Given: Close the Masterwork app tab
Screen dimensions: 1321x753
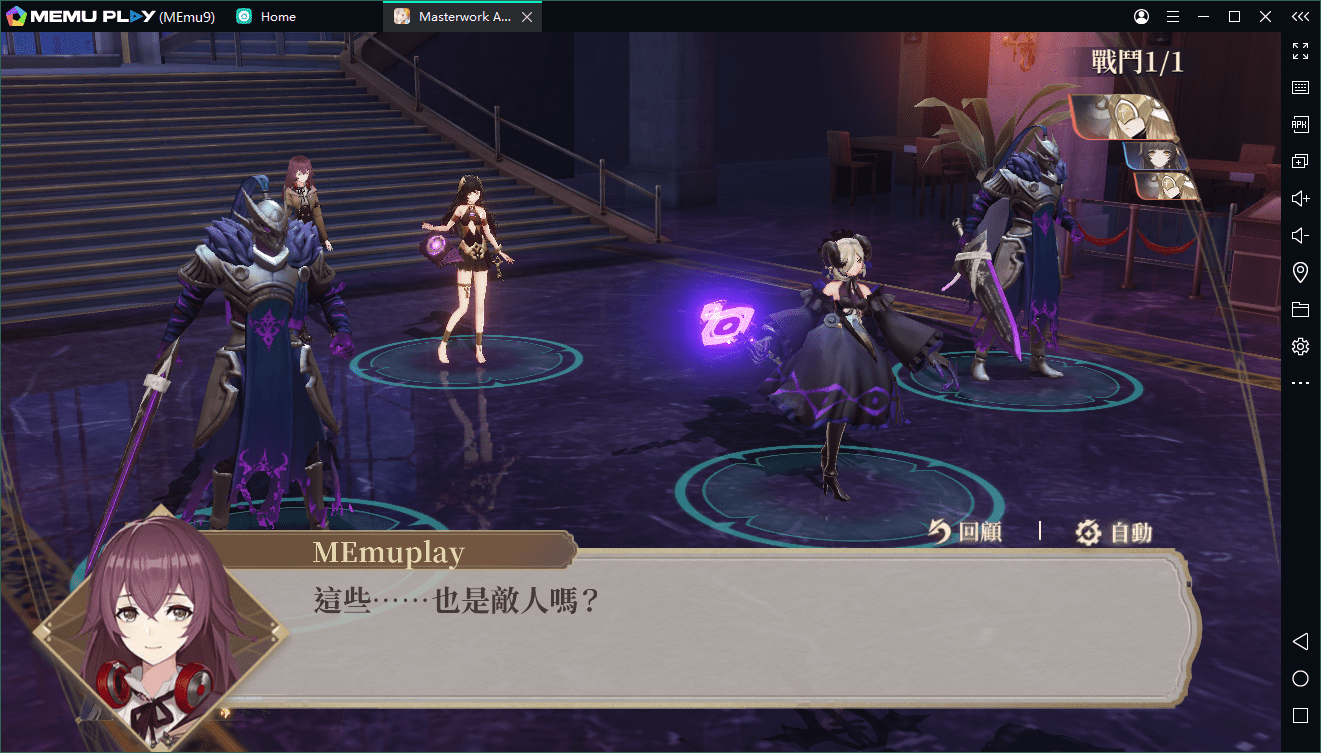Looking at the screenshot, I should [527, 17].
